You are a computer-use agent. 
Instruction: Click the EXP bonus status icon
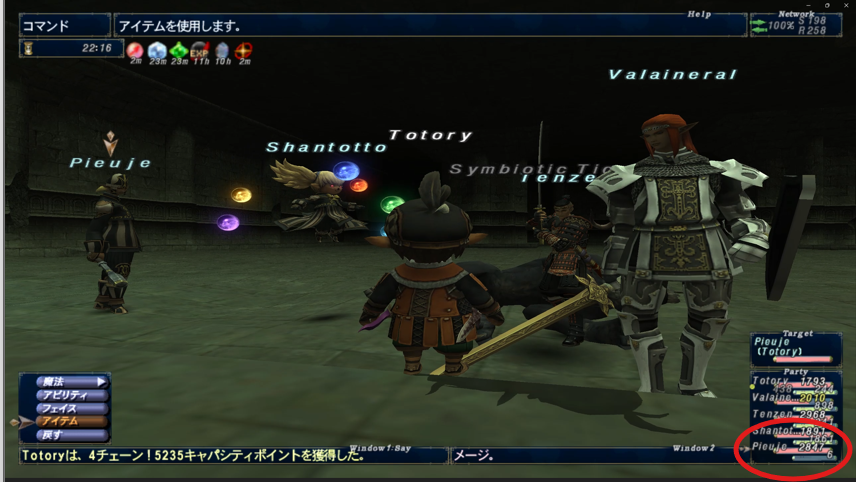click(x=200, y=50)
